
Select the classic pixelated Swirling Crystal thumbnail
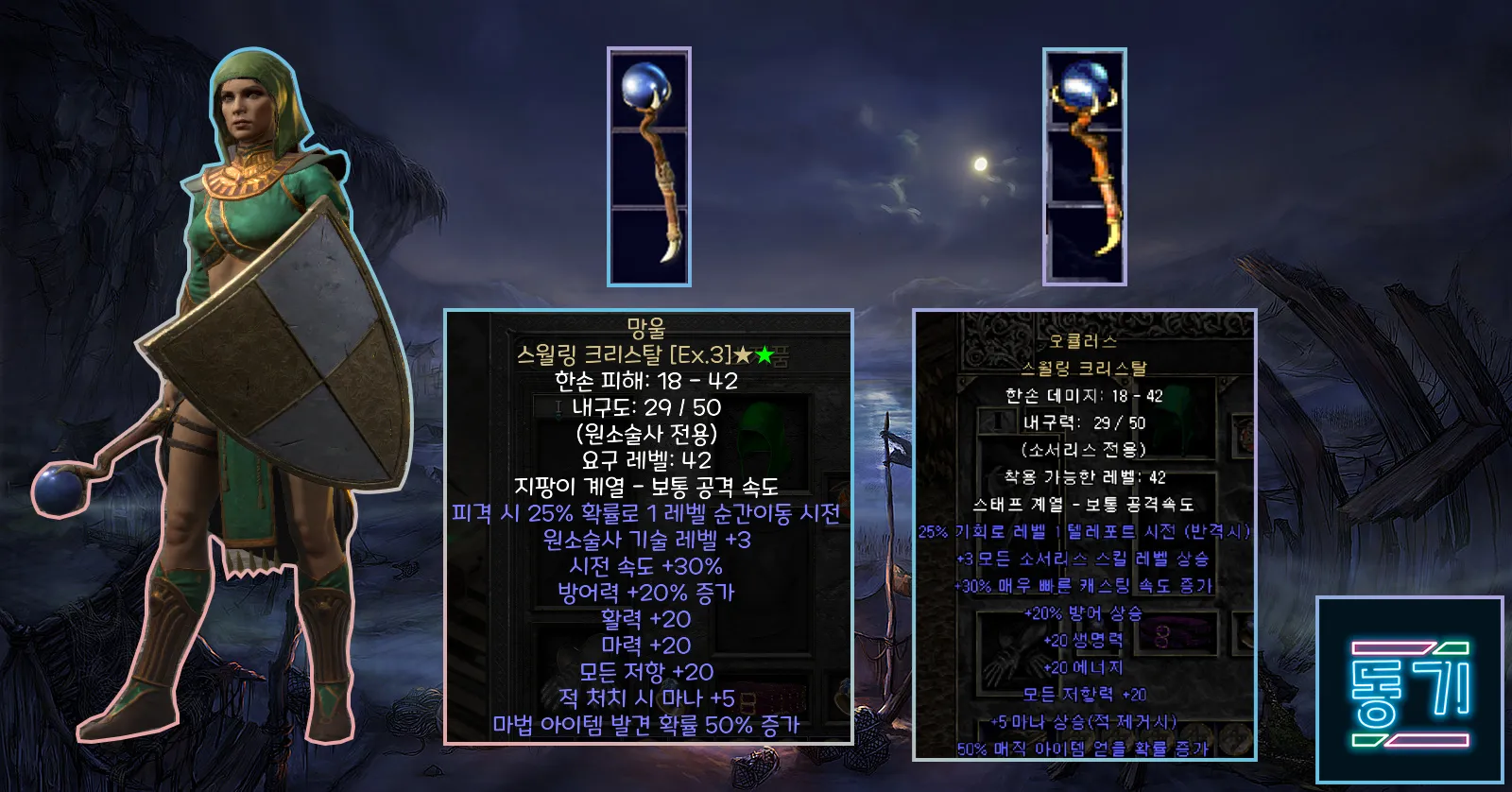tap(1086, 165)
